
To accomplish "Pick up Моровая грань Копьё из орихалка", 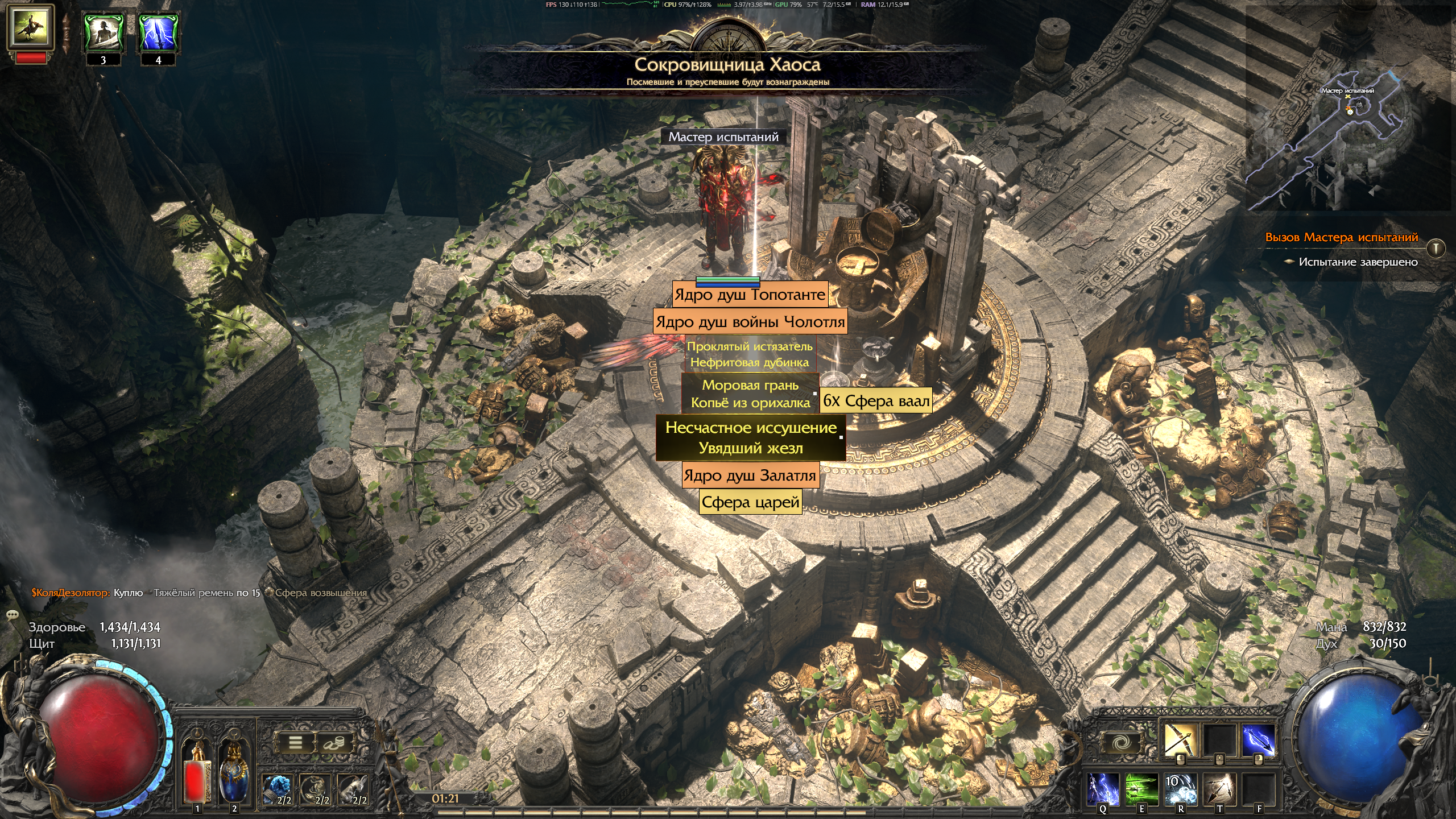I will coord(750,394).
